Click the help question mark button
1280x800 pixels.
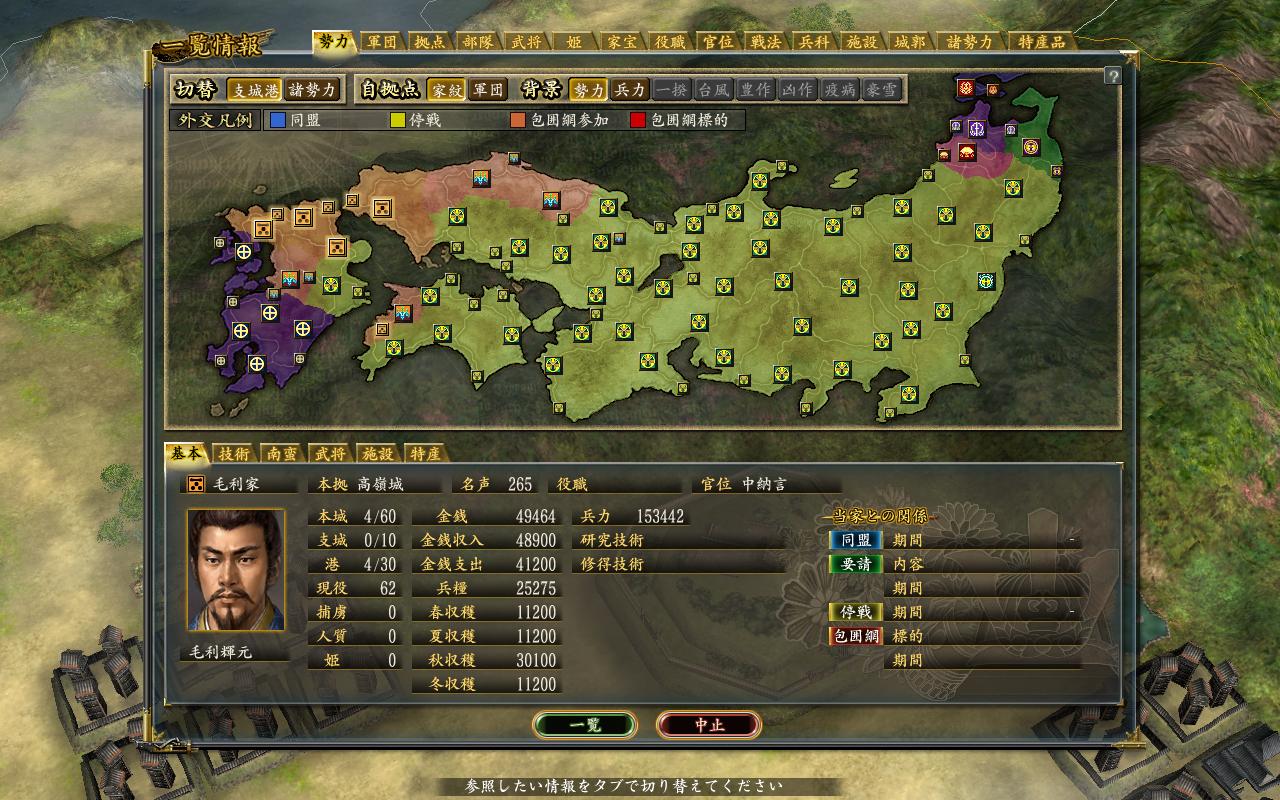(1112, 76)
